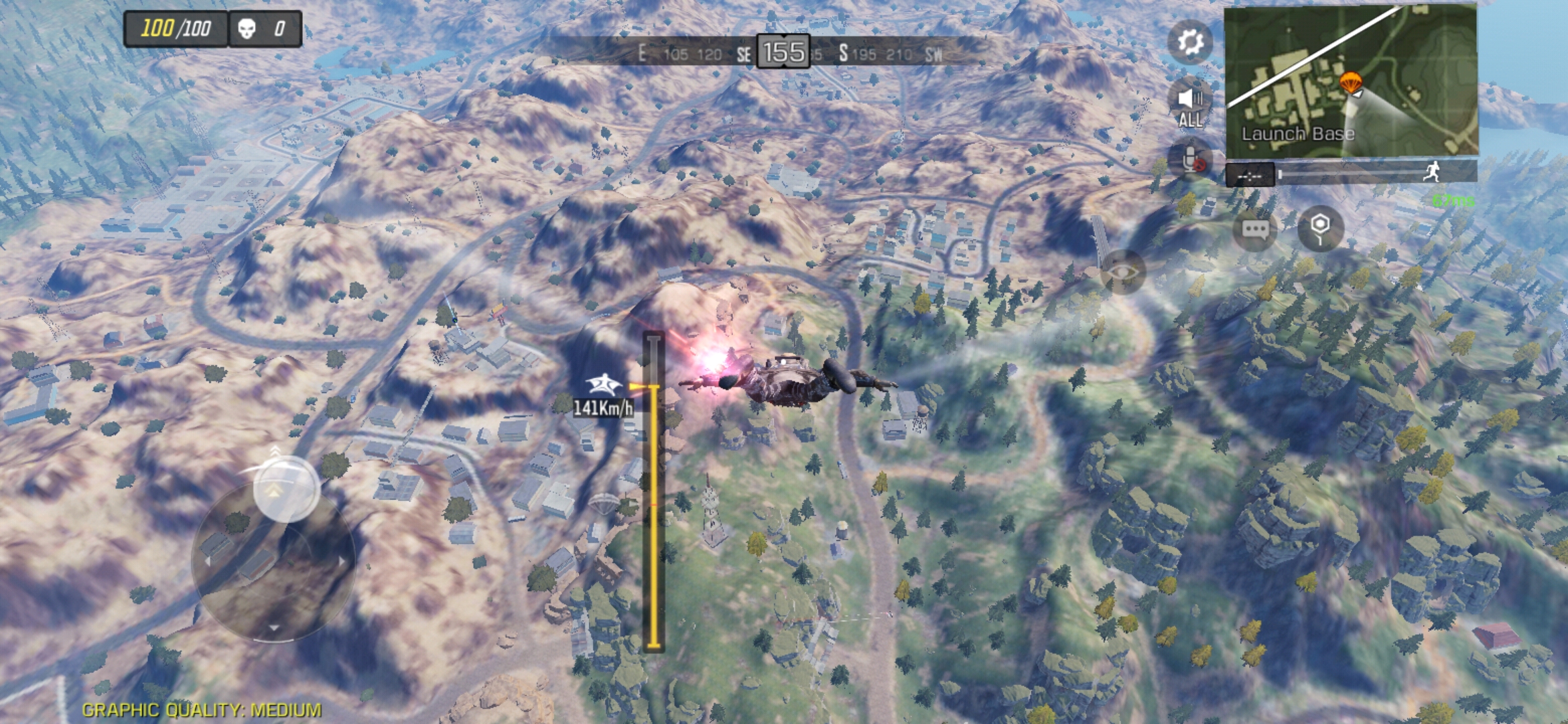Open the settings gear menu

tap(1190, 42)
